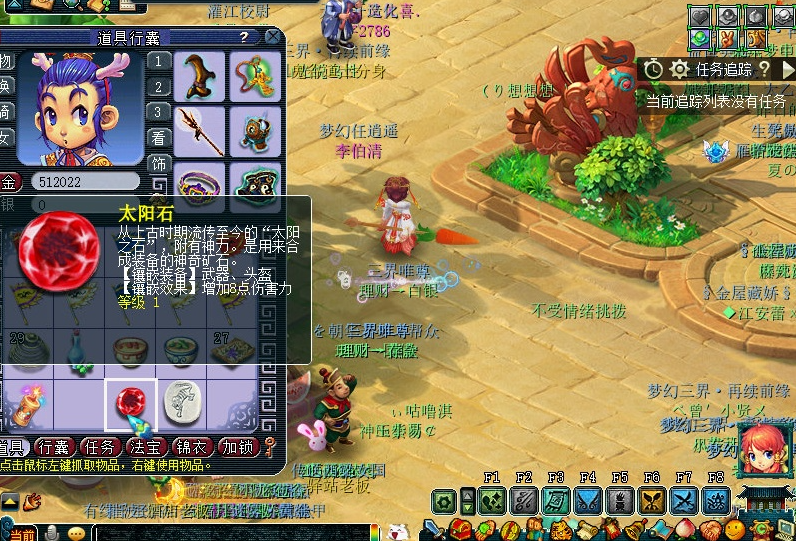Close the 道具行囊 inventory window

pos(272,37)
